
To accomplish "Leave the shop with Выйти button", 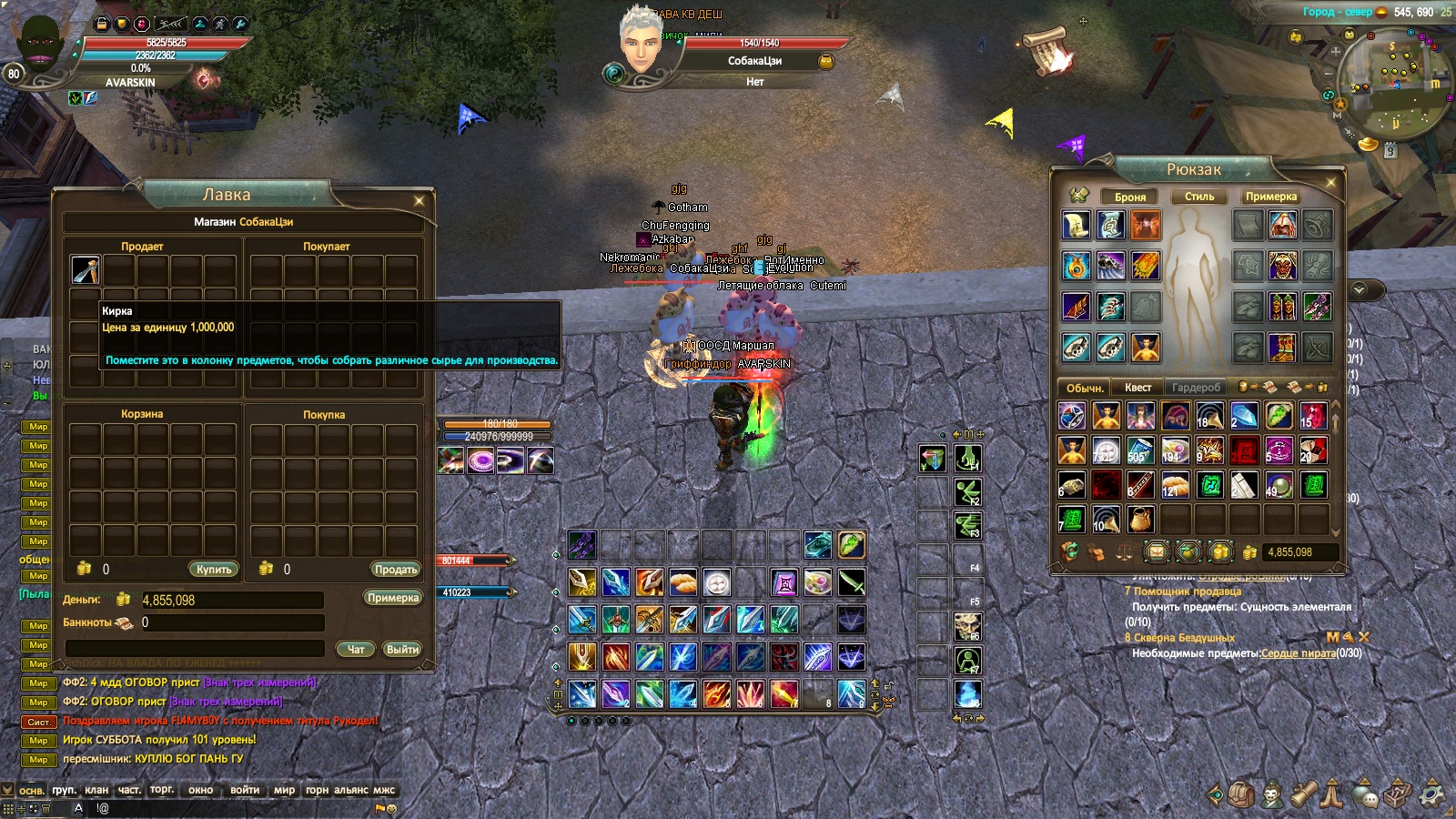I will click(402, 650).
